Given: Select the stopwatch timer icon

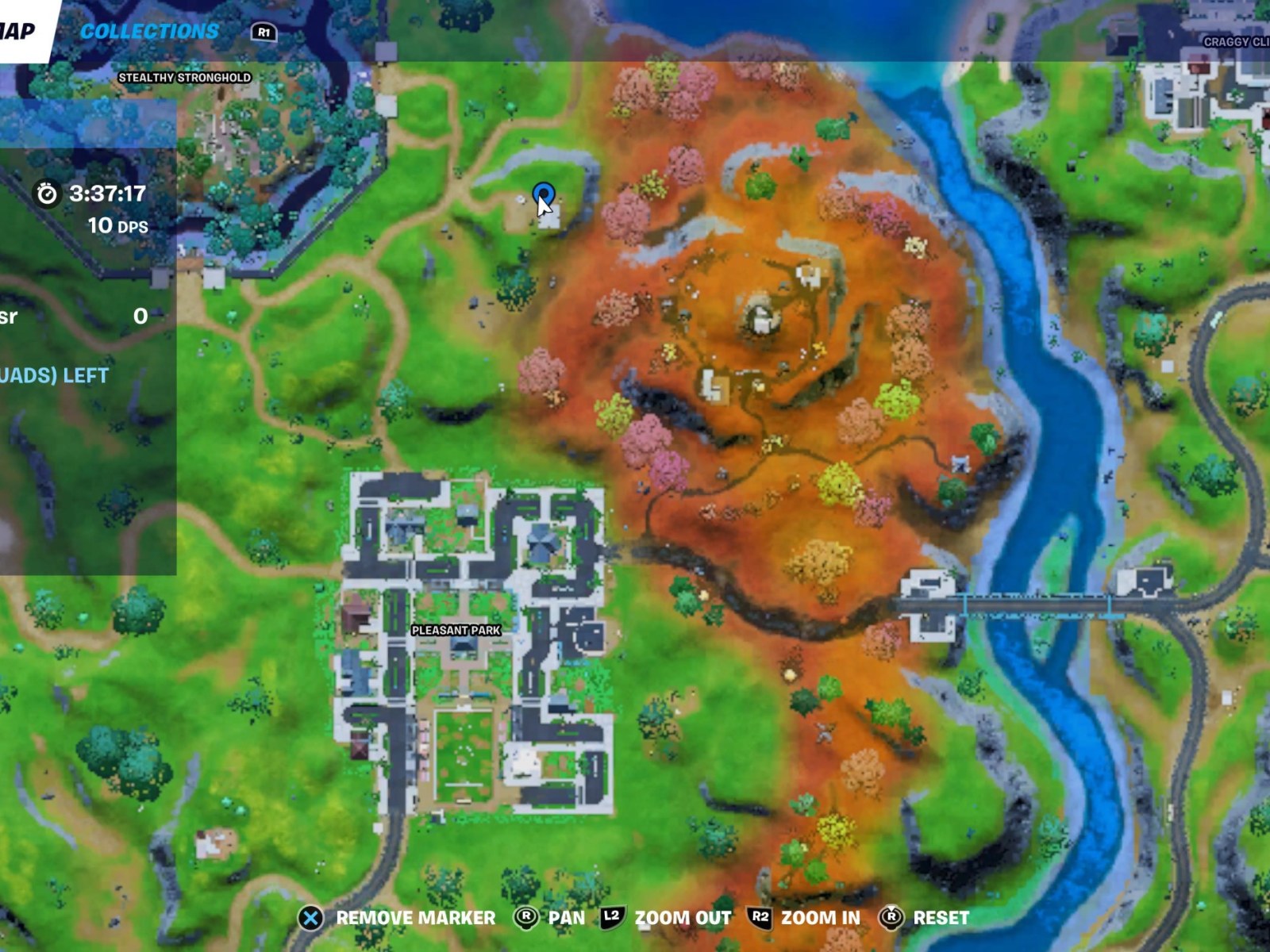Looking at the screenshot, I should click(48, 193).
